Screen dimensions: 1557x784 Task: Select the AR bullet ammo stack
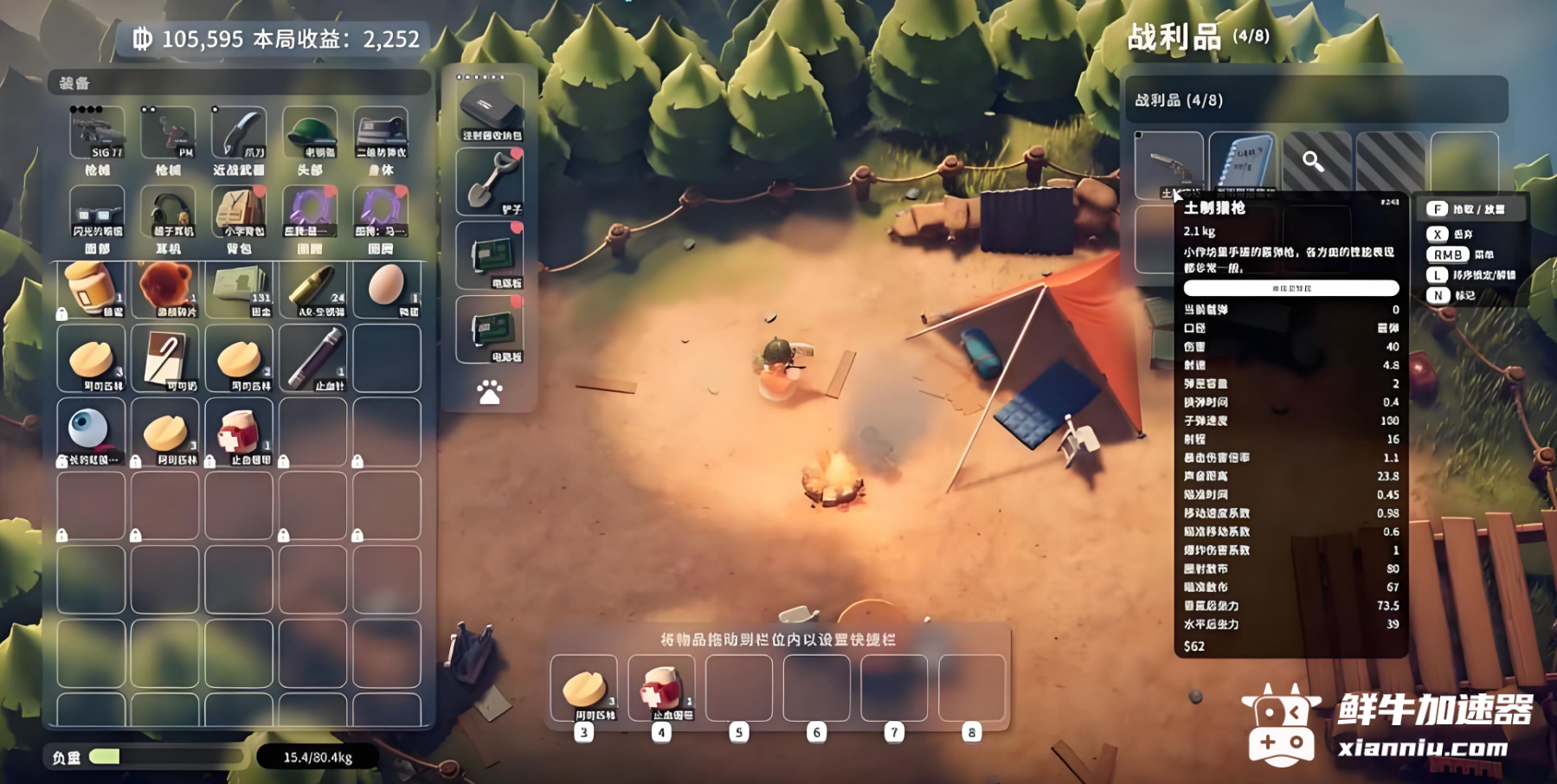[313, 288]
